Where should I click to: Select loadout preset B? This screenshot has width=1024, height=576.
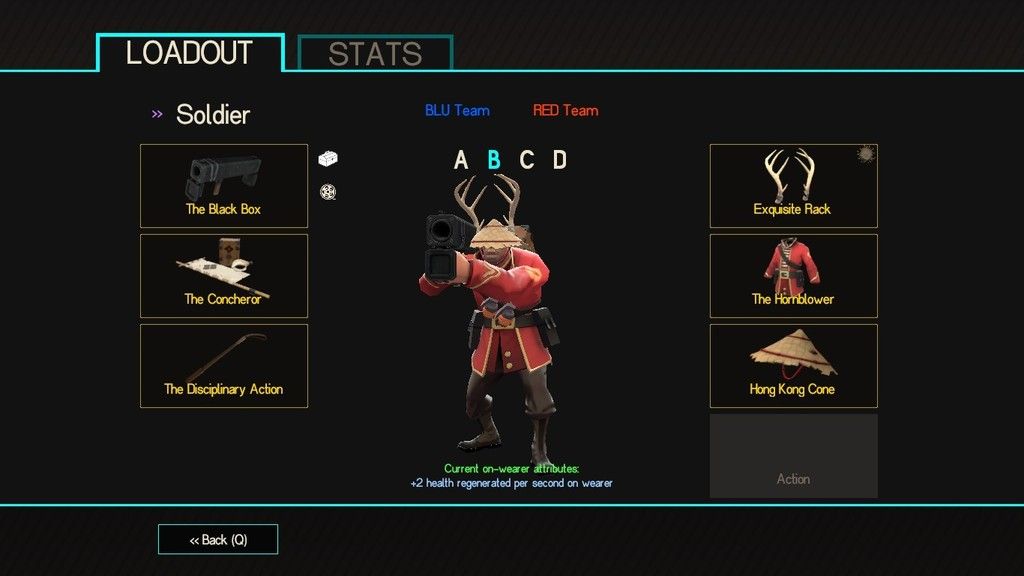click(494, 160)
